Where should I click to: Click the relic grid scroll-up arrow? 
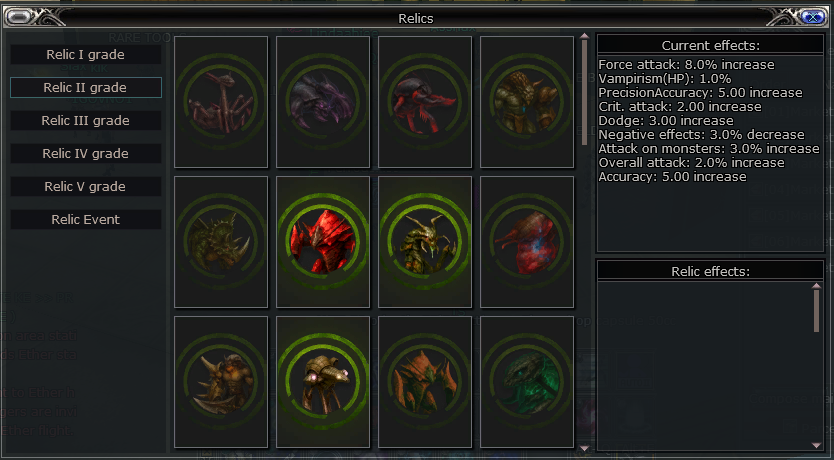(585, 40)
